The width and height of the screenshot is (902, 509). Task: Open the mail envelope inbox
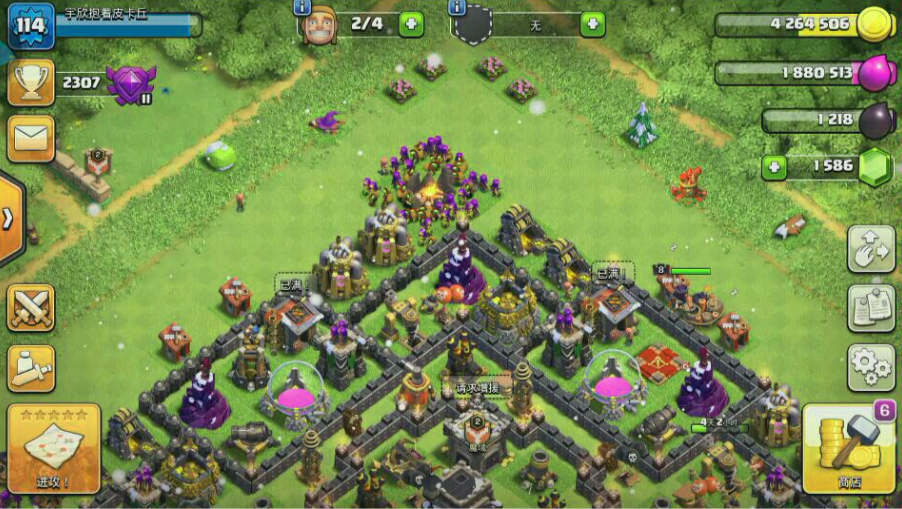(31, 138)
